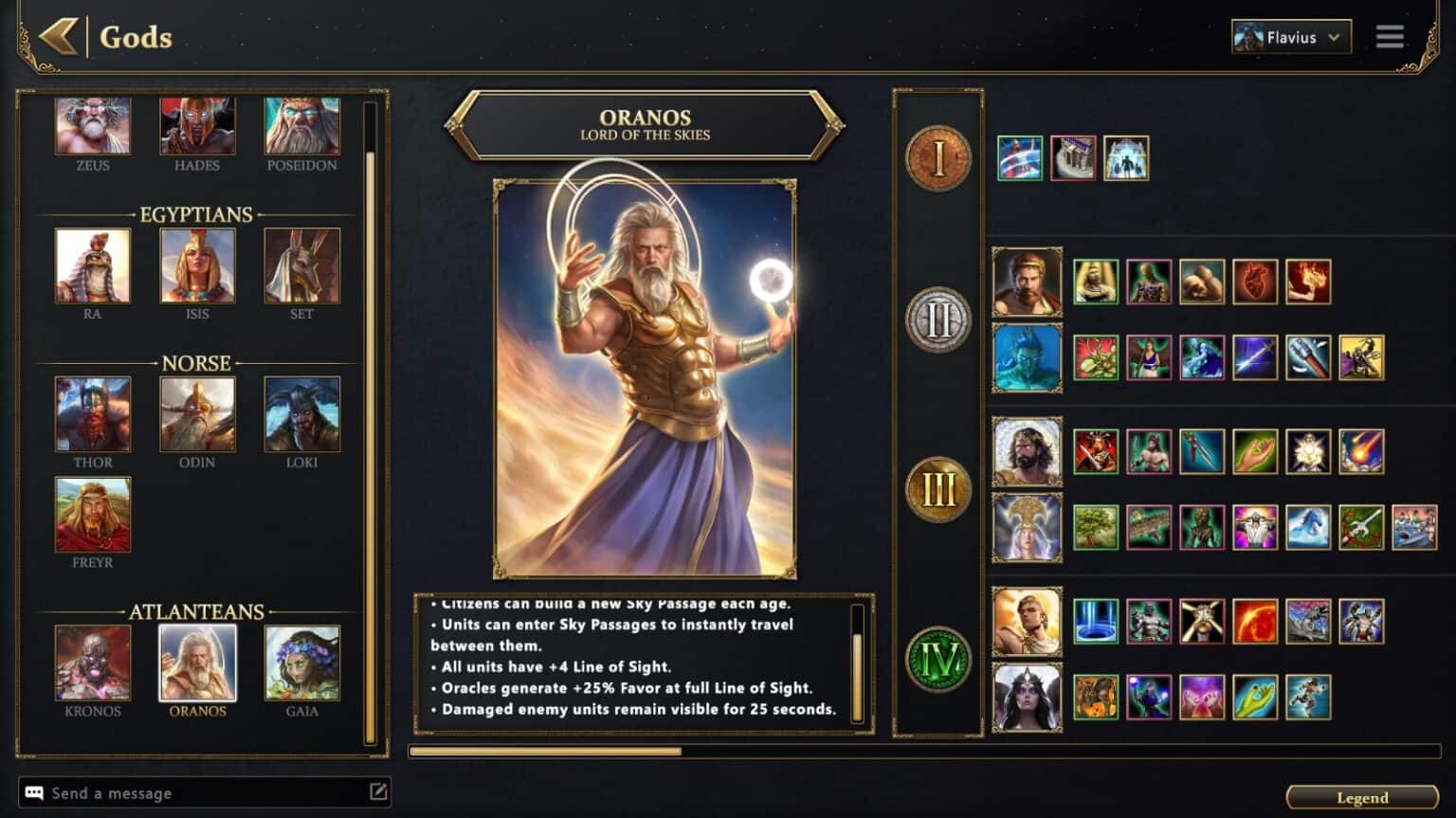The image size is (1456, 818).
Task: Select Thor from the Norse gods
Action: (93, 414)
